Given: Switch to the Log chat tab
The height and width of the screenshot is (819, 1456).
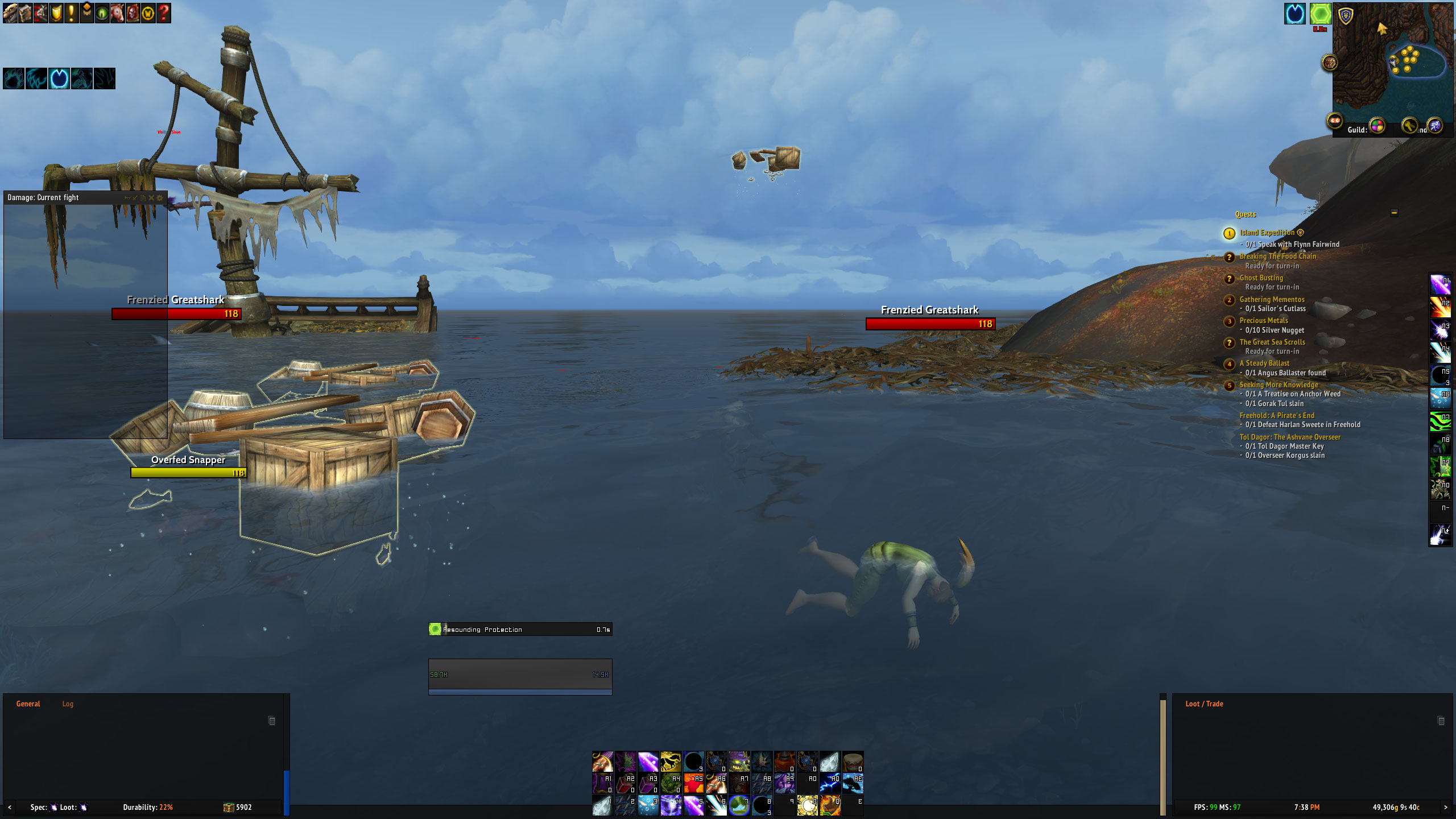Looking at the screenshot, I should pyautogui.click(x=68, y=704).
